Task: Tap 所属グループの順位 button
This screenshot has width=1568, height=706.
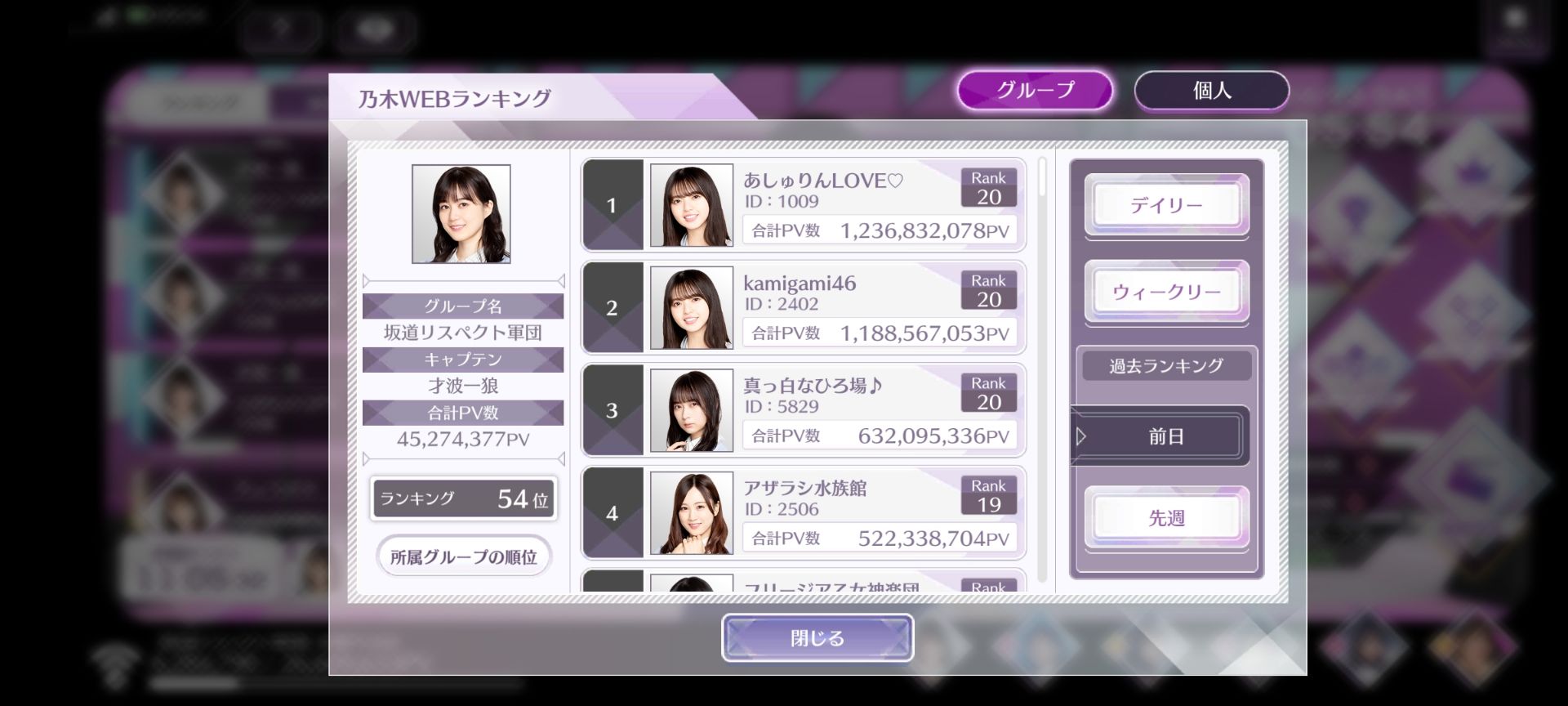Action: tap(463, 557)
